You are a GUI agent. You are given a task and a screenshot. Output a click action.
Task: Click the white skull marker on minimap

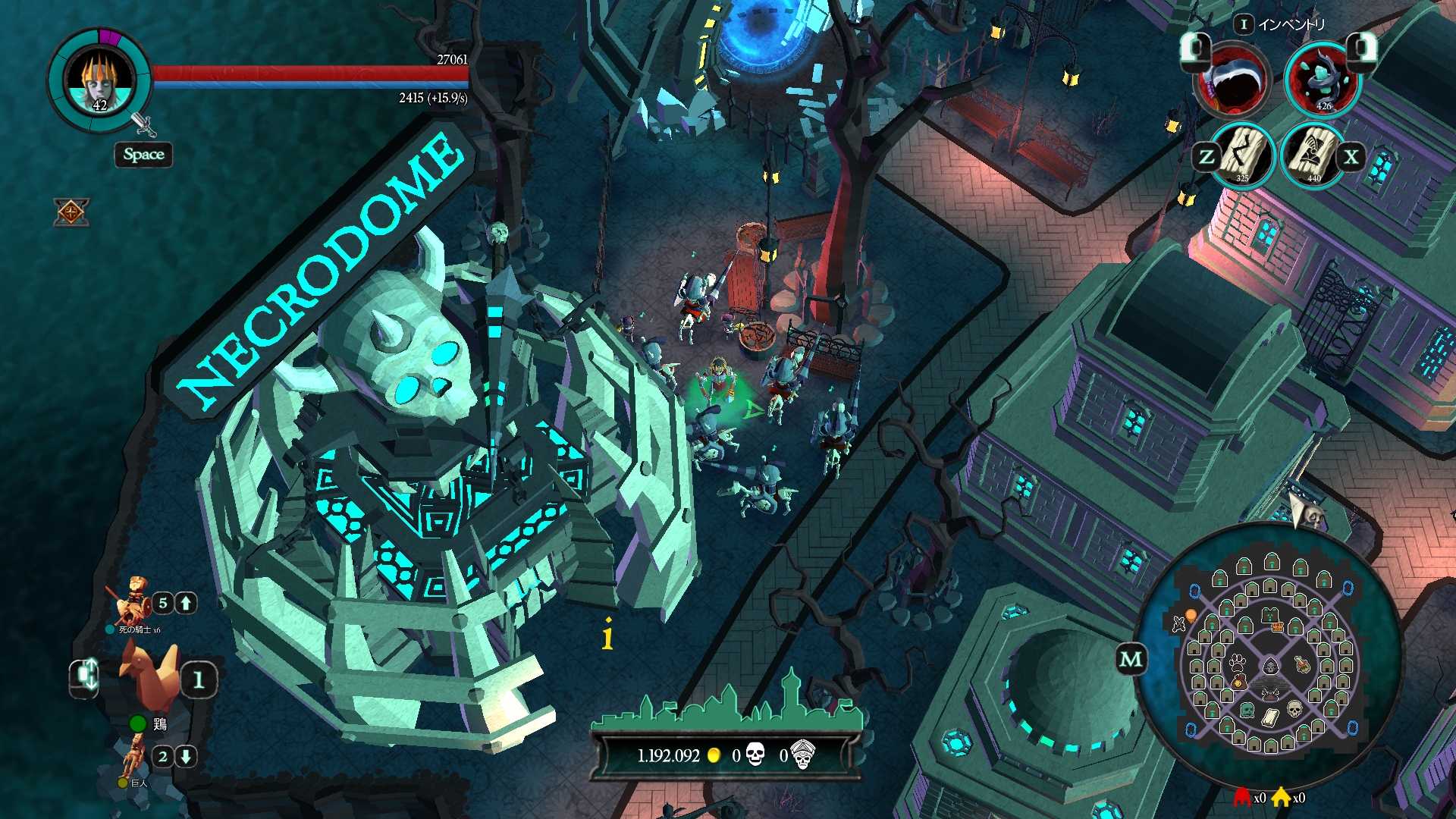tap(1294, 709)
